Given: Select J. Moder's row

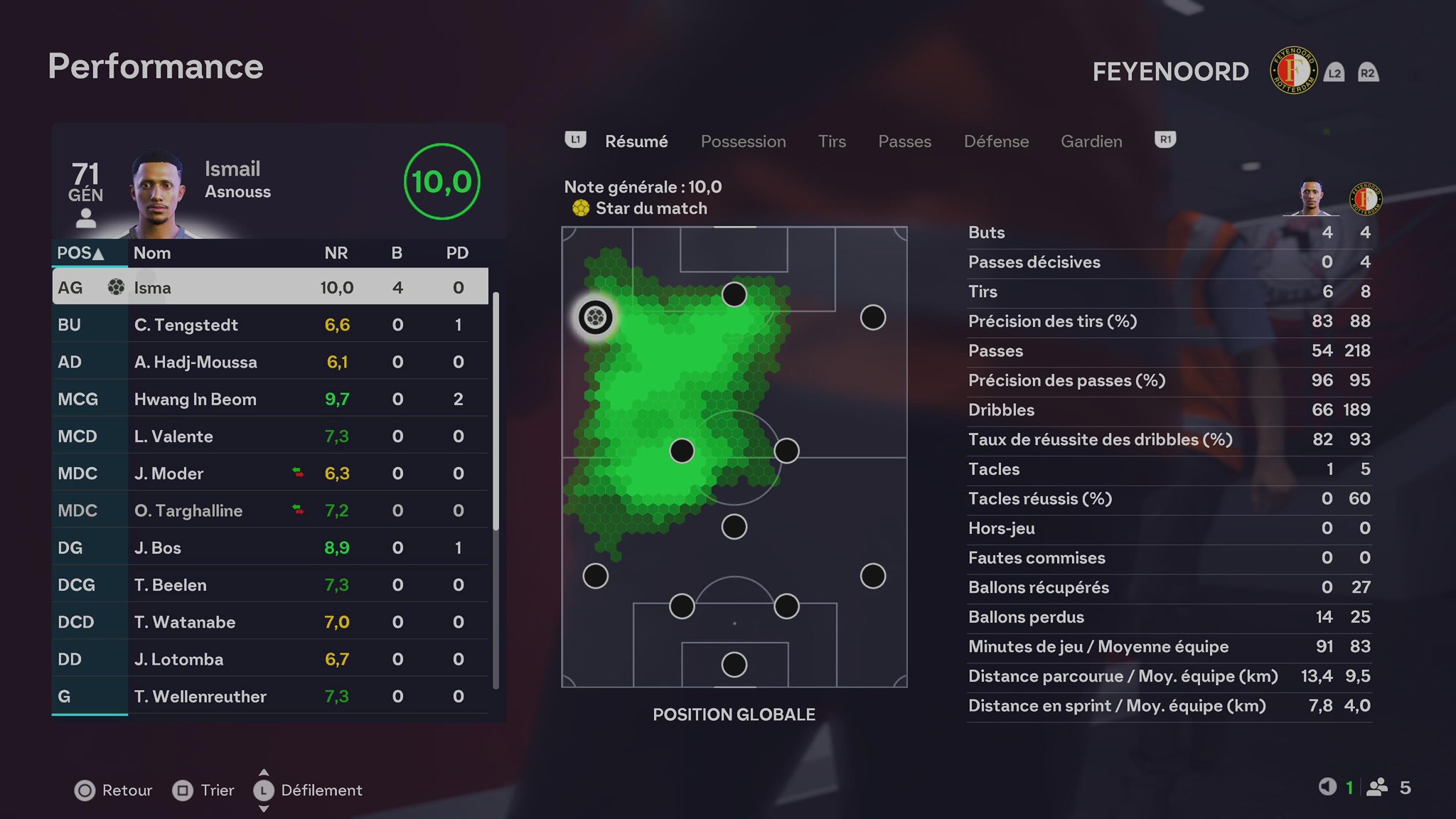Looking at the screenshot, I should click(270, 473).
